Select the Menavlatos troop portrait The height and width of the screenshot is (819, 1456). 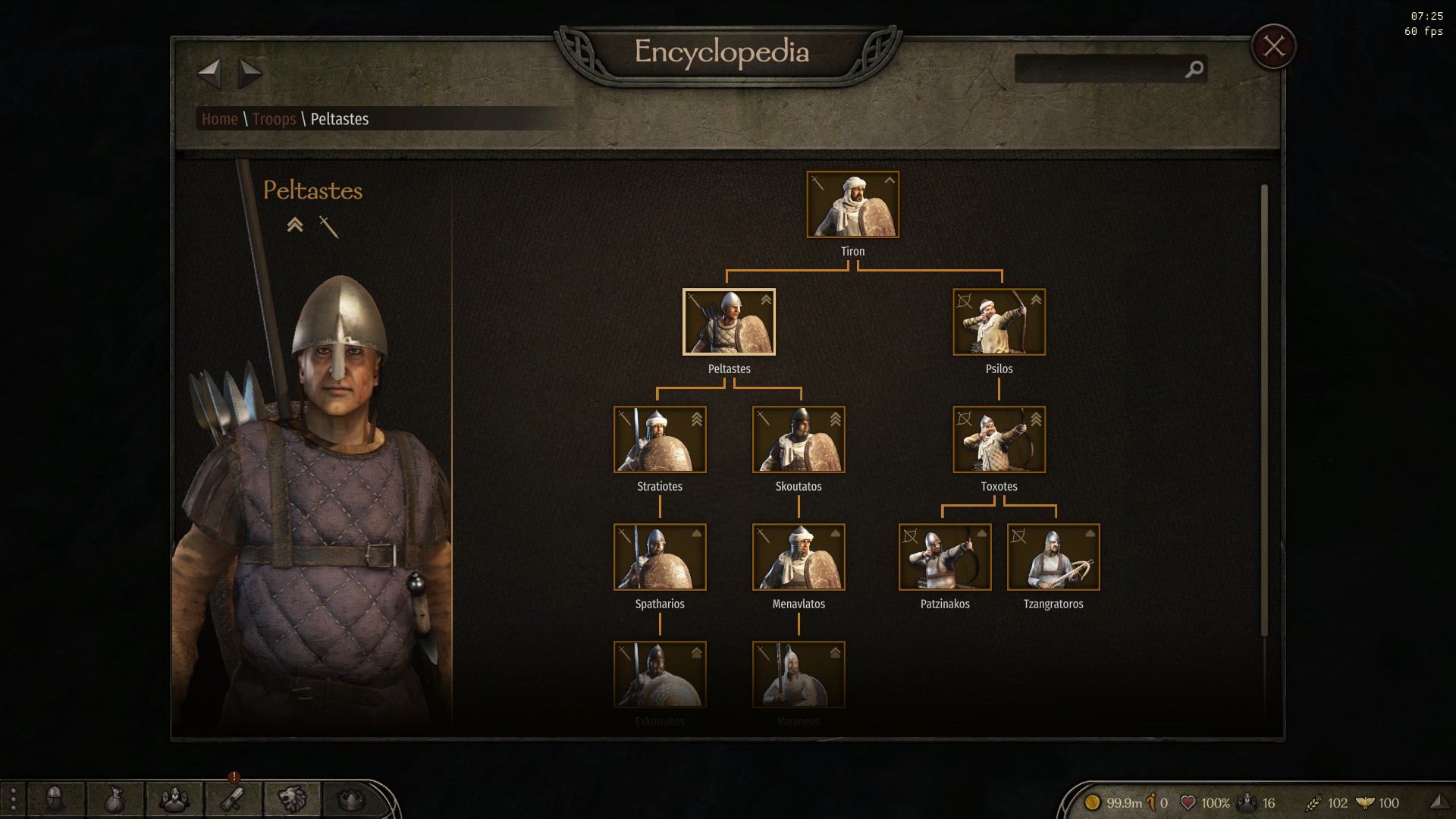click(x=799, y=557)
